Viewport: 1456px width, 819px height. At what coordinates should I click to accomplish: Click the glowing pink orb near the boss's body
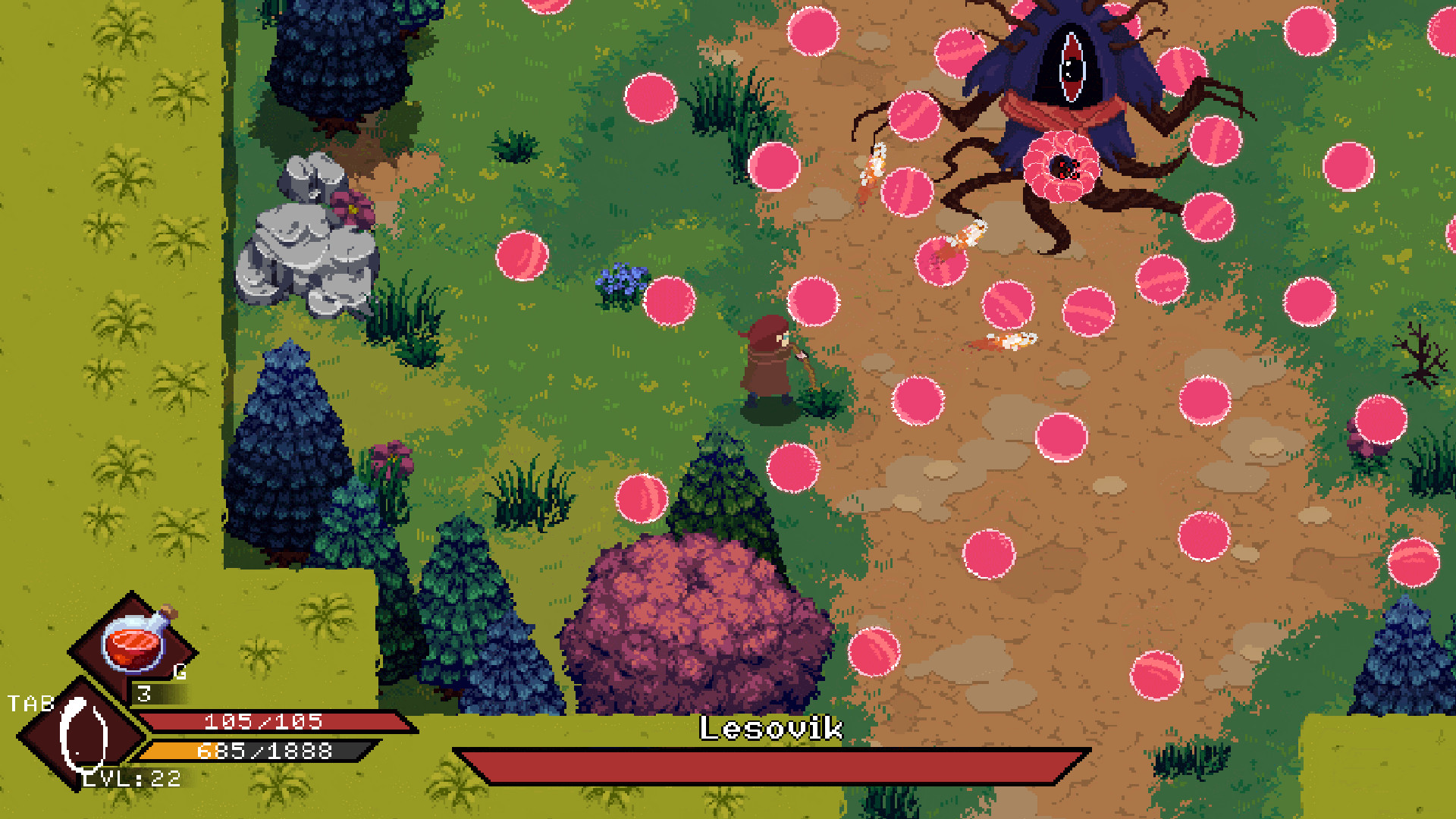(x=1063, y=165)
